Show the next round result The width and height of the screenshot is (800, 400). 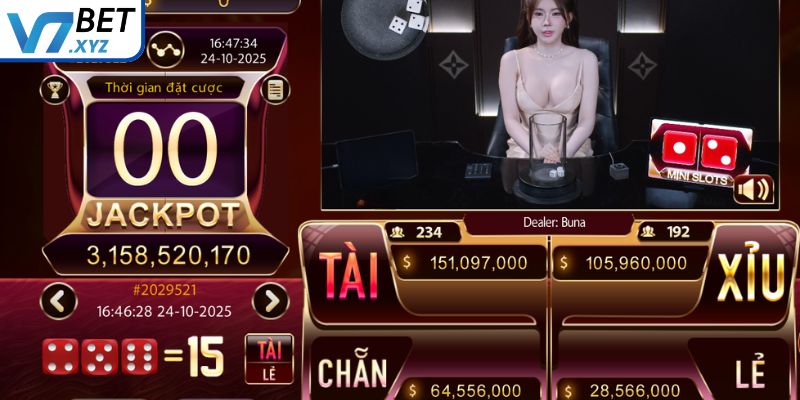click(270, 300)
